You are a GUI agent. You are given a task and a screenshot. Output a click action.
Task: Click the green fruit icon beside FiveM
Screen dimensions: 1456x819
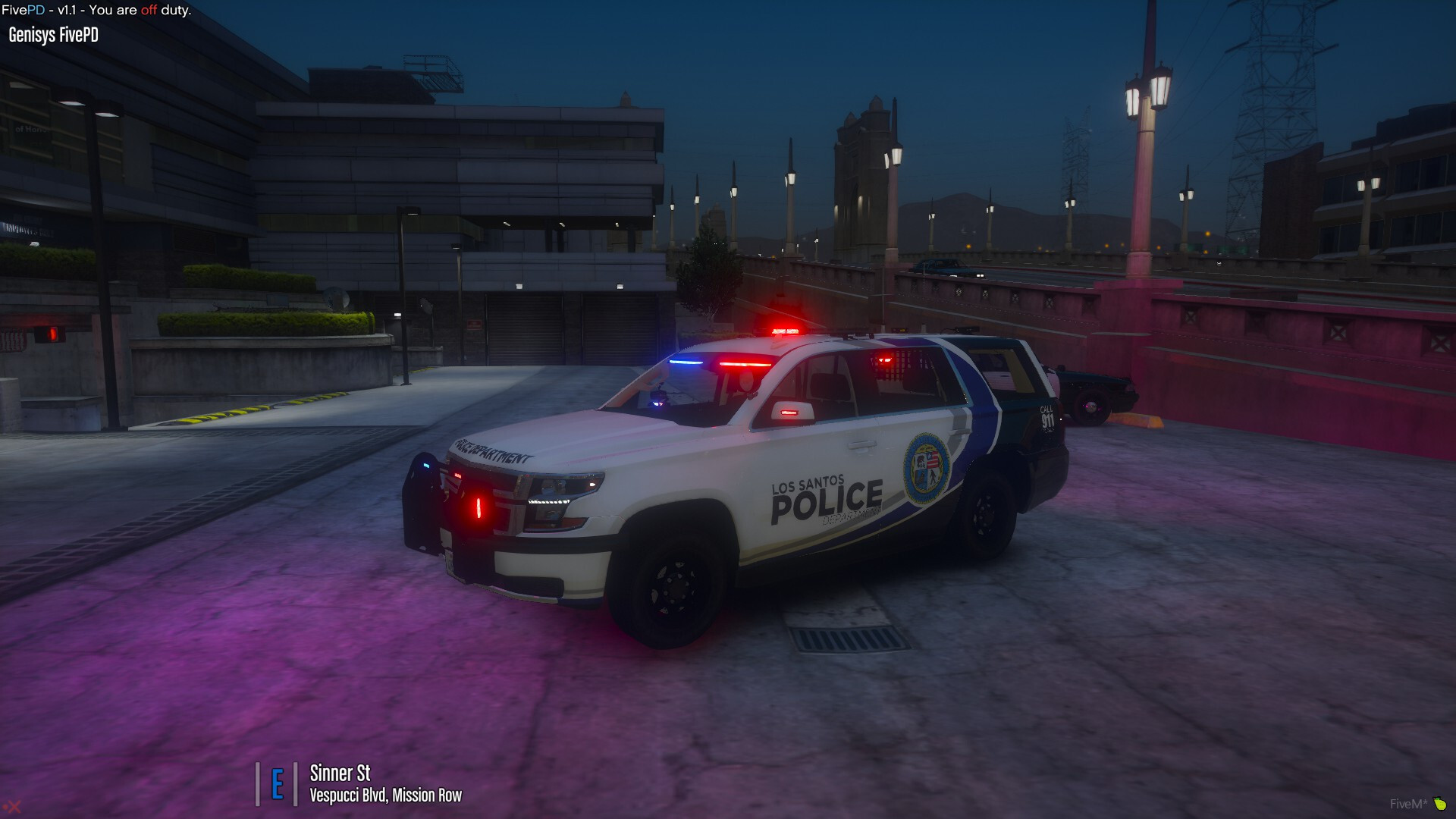click(1440, 804)
